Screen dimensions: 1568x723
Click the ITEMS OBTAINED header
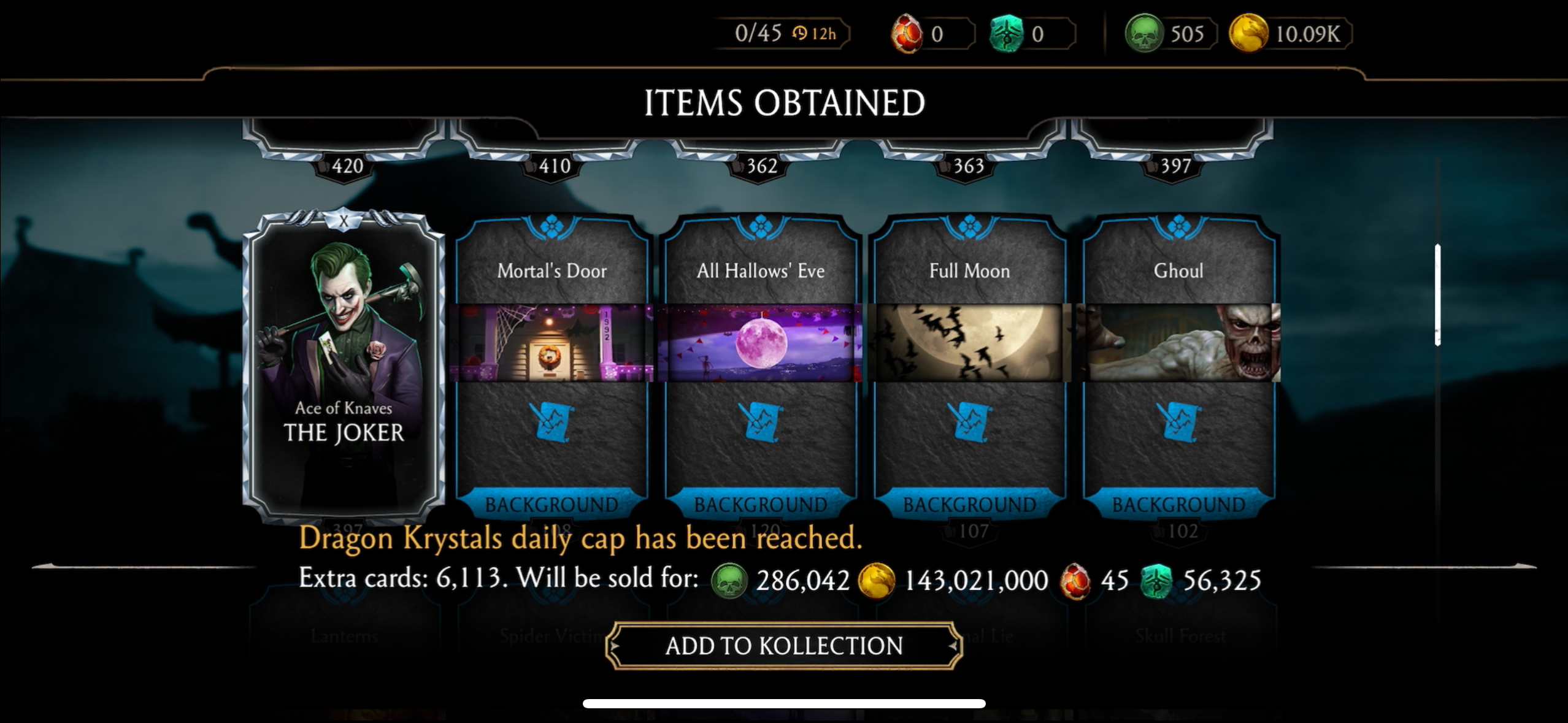[784, 101]
